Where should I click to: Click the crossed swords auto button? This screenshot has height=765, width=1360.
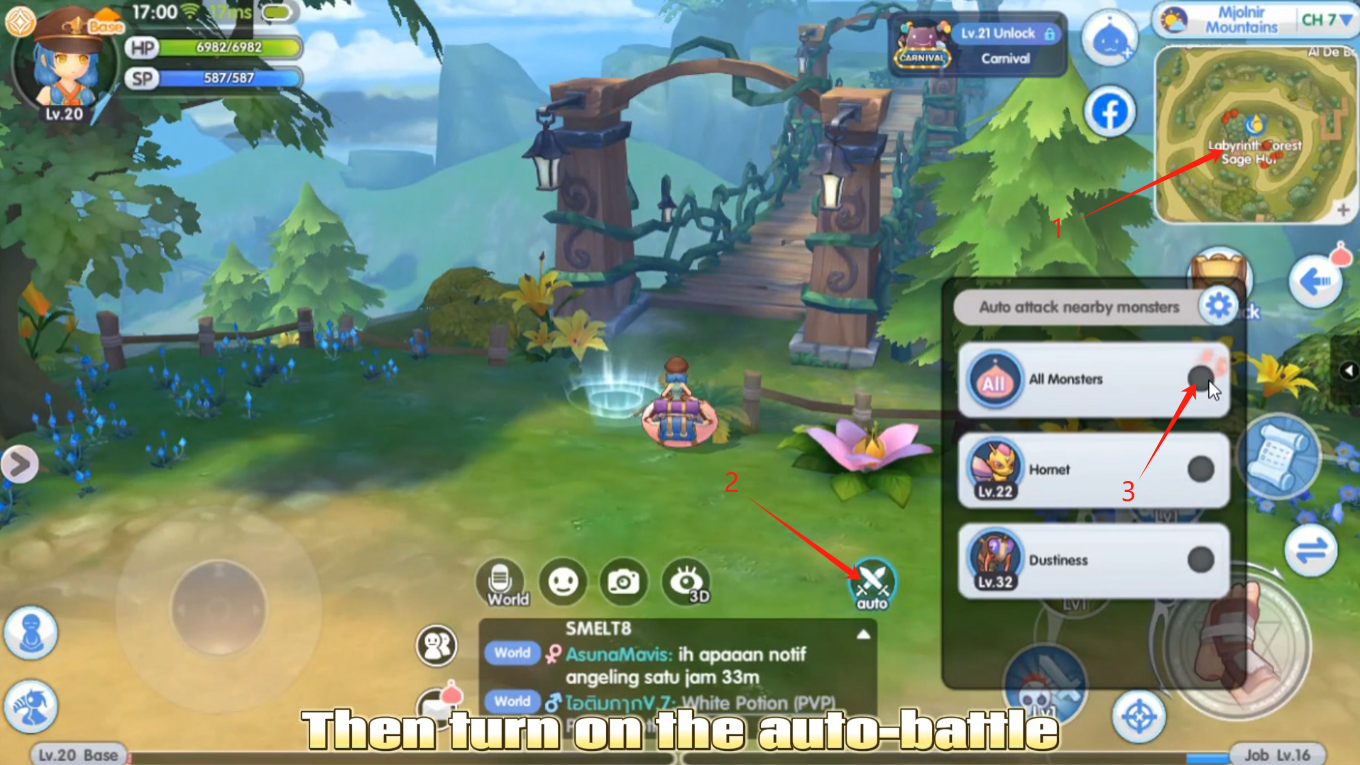pos(872,582)
